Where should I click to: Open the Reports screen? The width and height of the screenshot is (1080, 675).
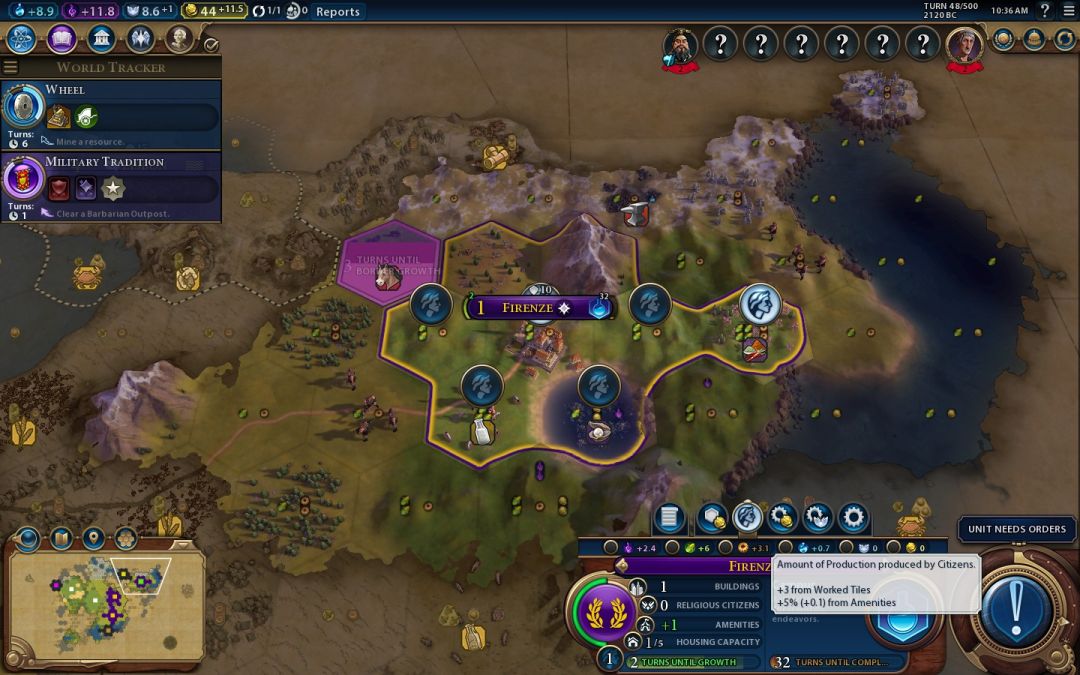[337, 11]
